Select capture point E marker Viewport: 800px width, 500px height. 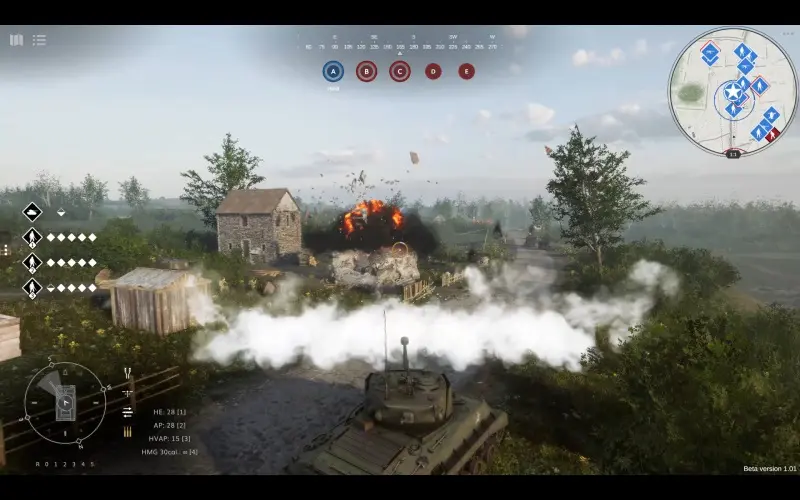click(466, 71)
